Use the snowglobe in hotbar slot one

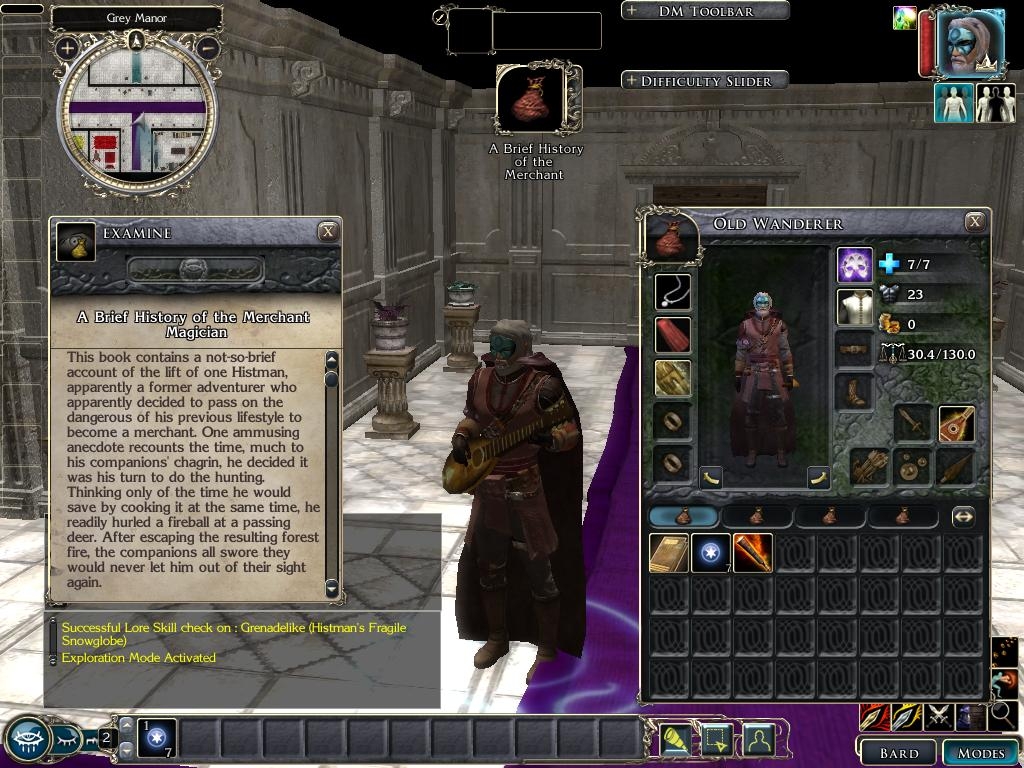(157, 737)
